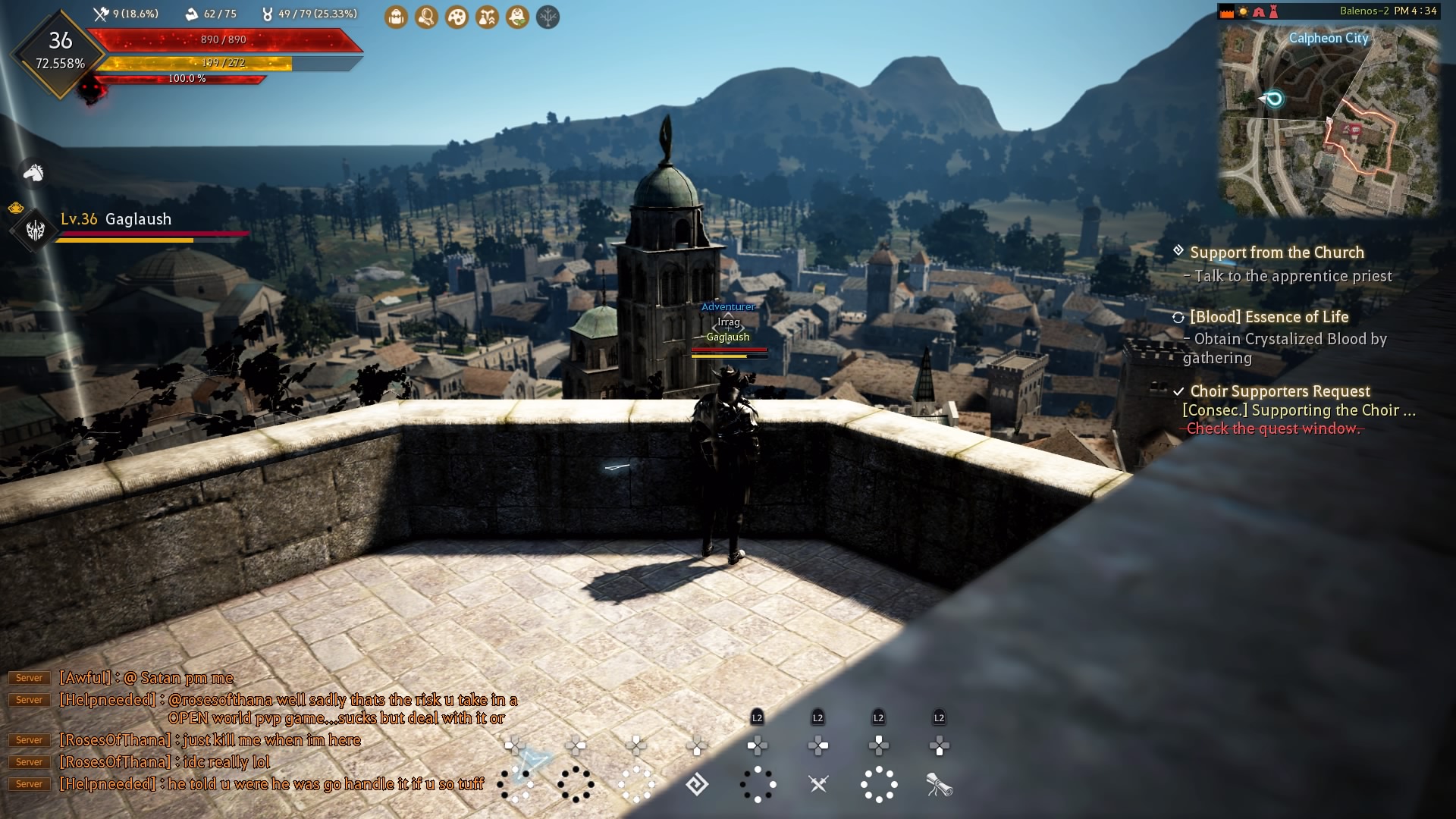
Task: Open the inventory backpack icon
Action: (396, 17)
